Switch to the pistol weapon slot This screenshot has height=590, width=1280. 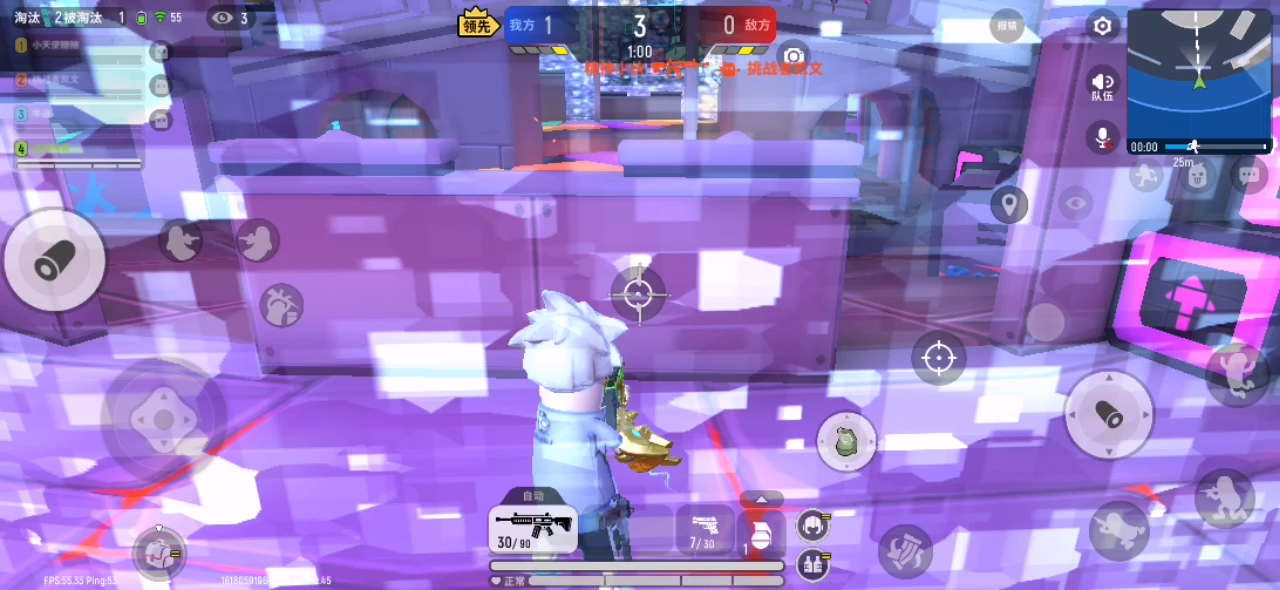703,529
